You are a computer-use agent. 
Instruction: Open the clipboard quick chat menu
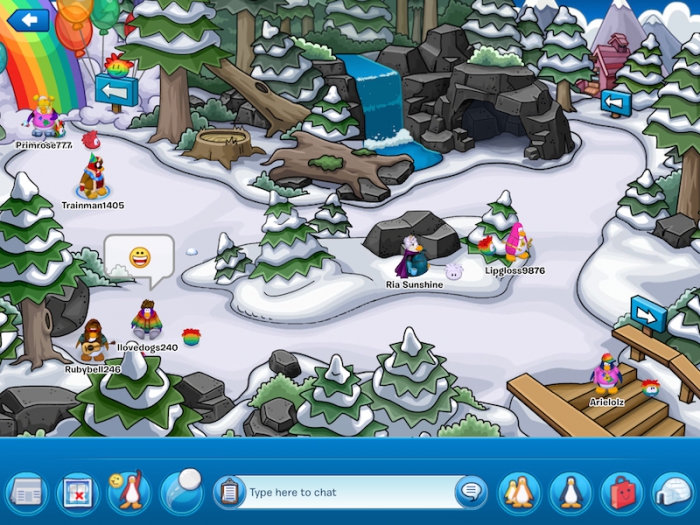pyautogui.click(x=229, y=492)
